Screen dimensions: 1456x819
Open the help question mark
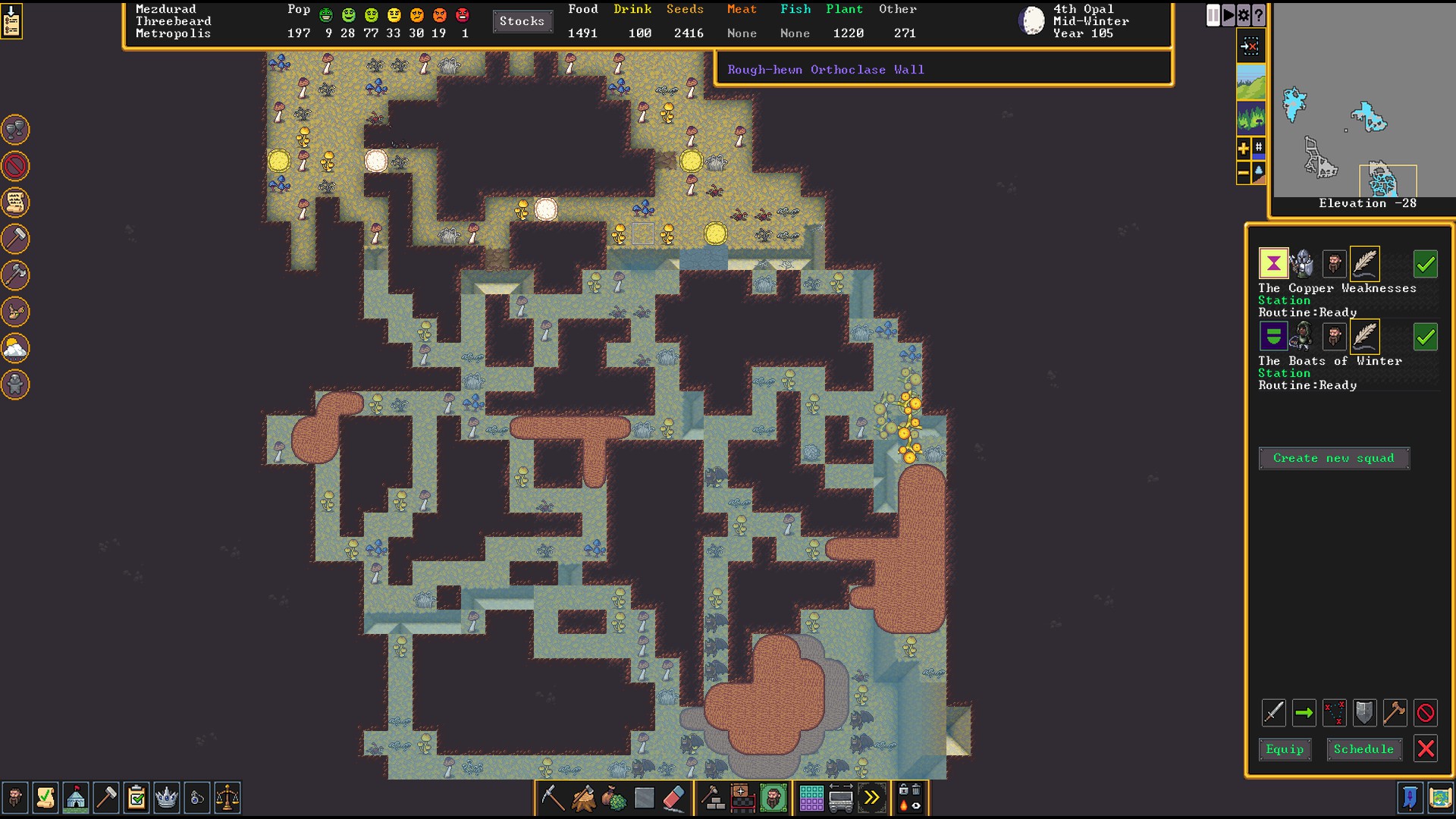click(x=1259, y=15)
